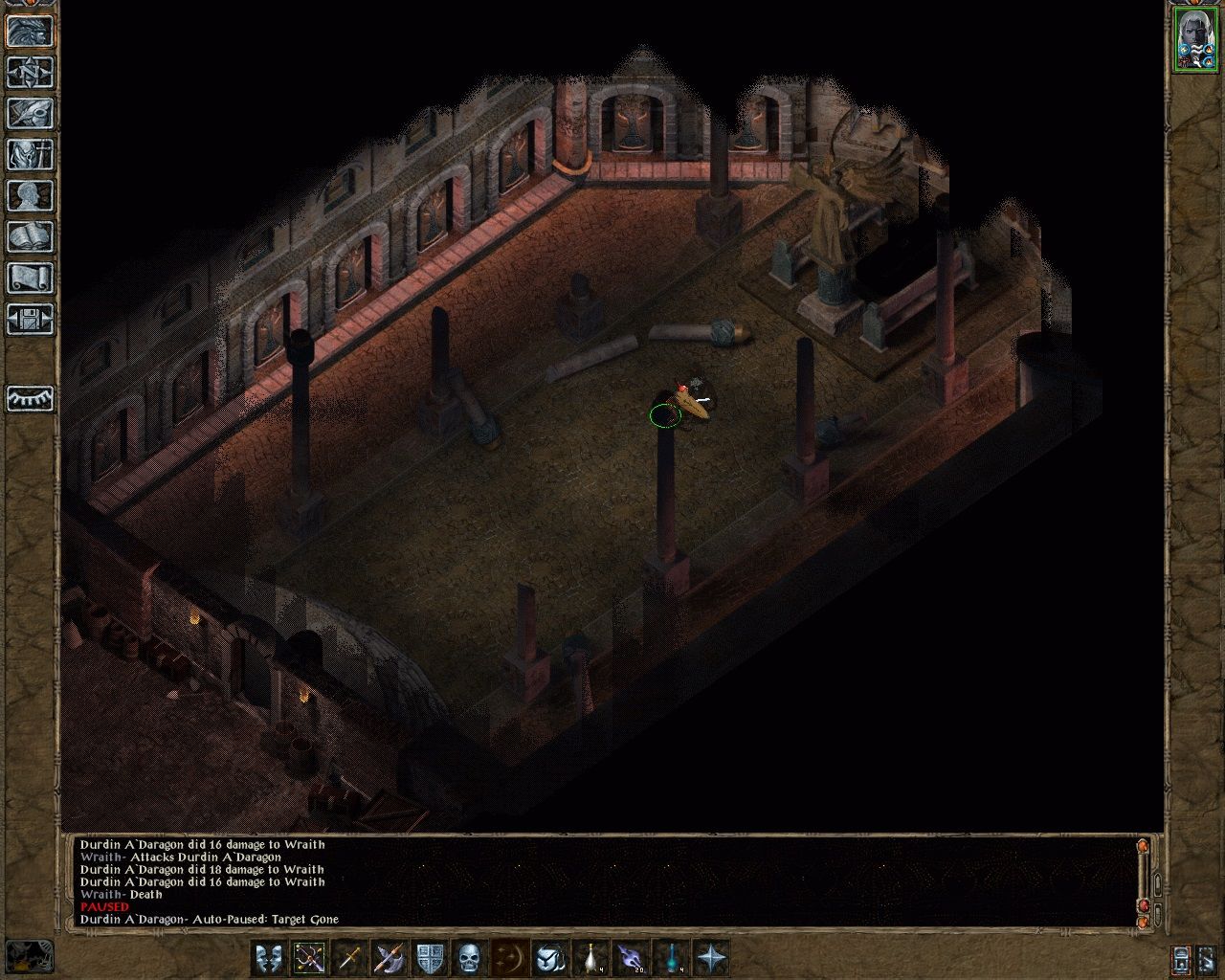Screen dimensions: 1225x980
Task: Equip the sword quick weapon
Action: coord(350,959)
